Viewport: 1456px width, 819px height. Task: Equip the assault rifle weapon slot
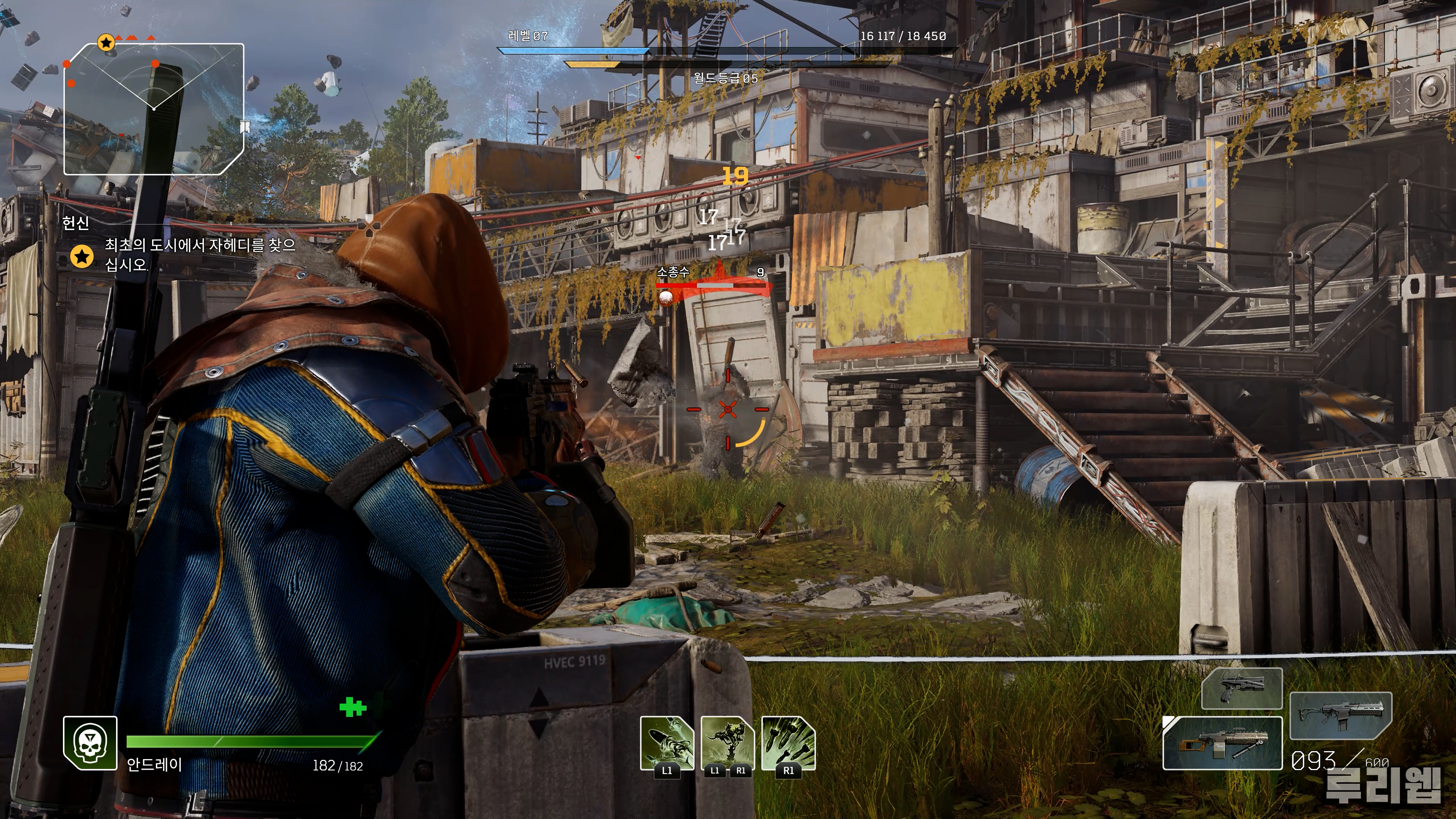pyautogui.click(x=1341, y=715)
